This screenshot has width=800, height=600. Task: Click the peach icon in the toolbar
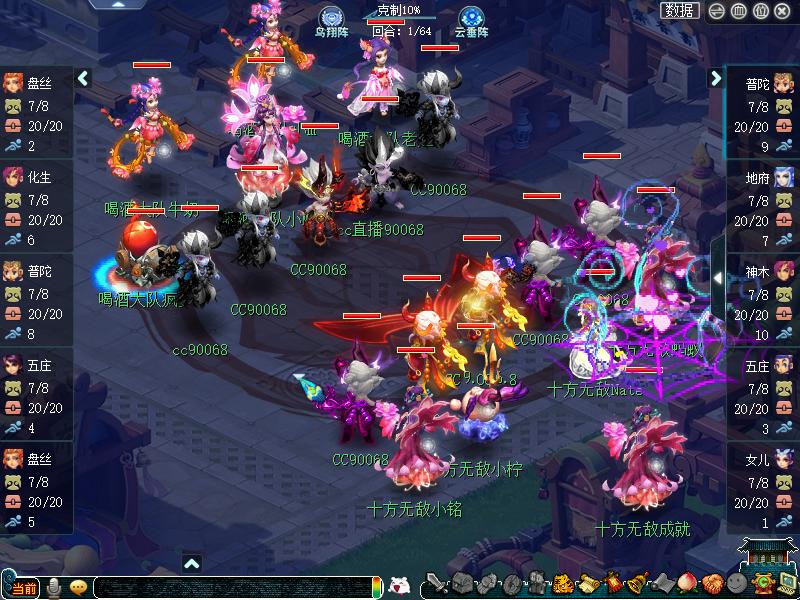(x=687, y=583)
